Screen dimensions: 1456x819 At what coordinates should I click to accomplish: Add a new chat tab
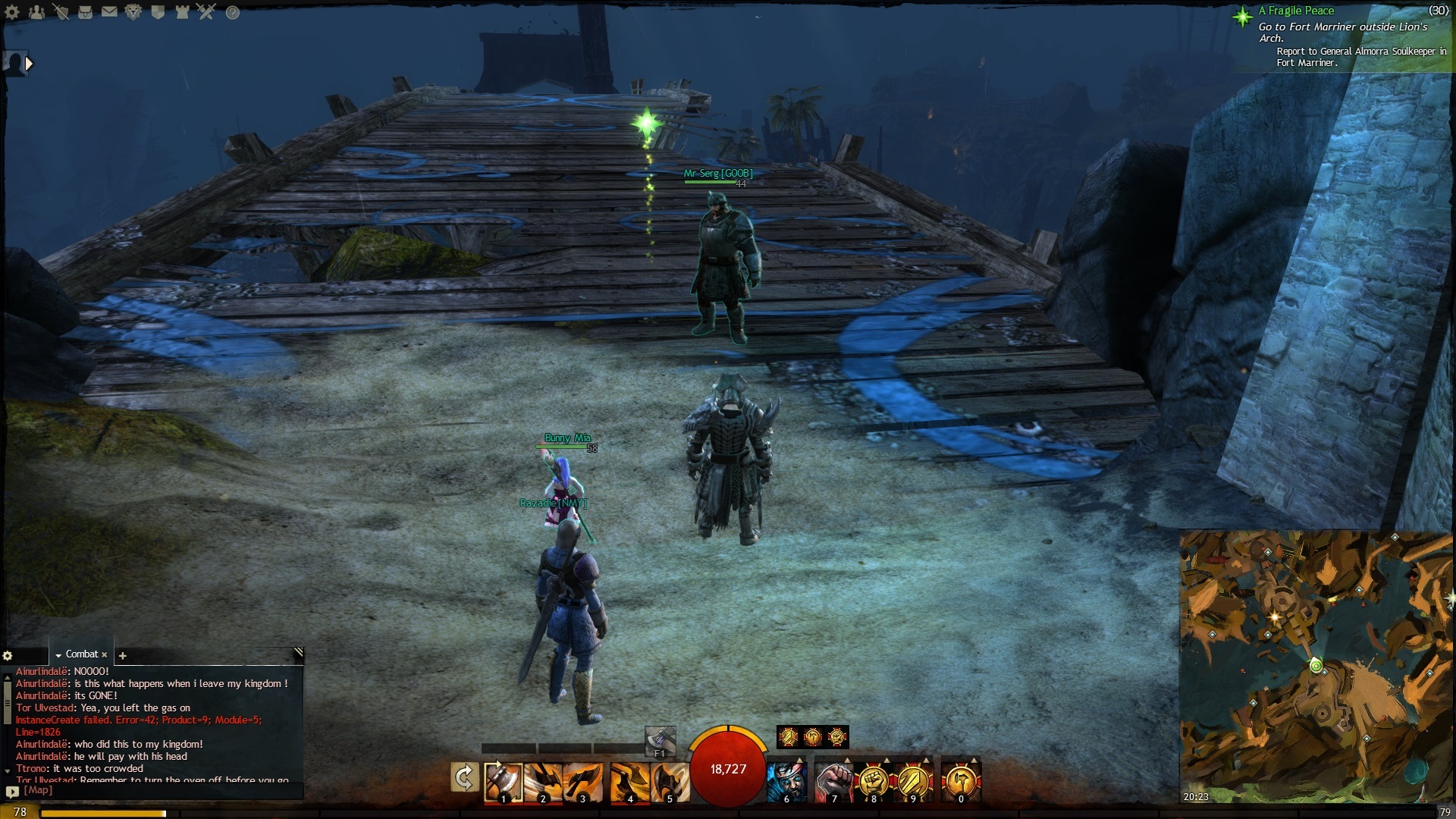tap(123, 655)
